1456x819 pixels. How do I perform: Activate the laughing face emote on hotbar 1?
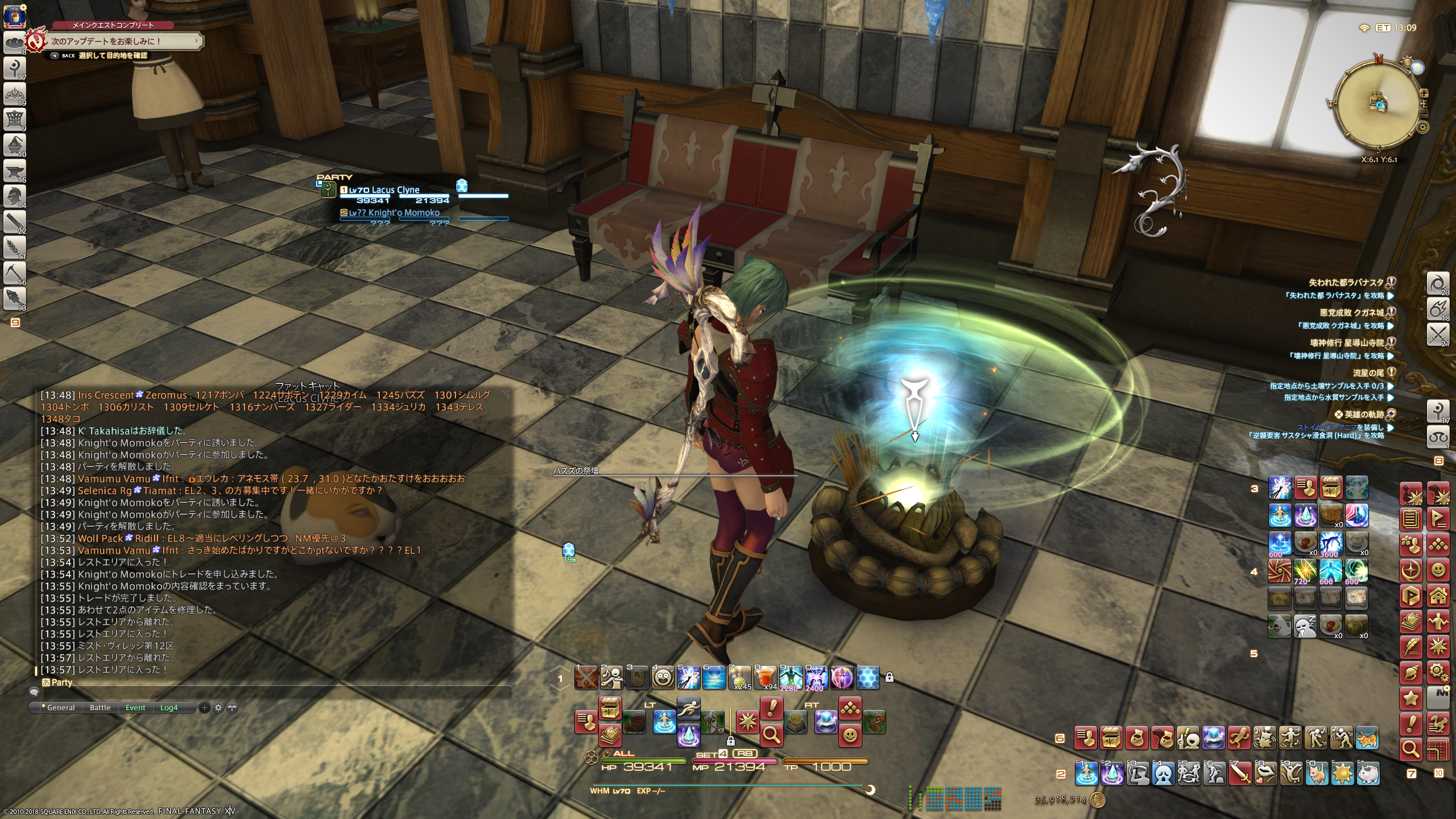[663, 677]
